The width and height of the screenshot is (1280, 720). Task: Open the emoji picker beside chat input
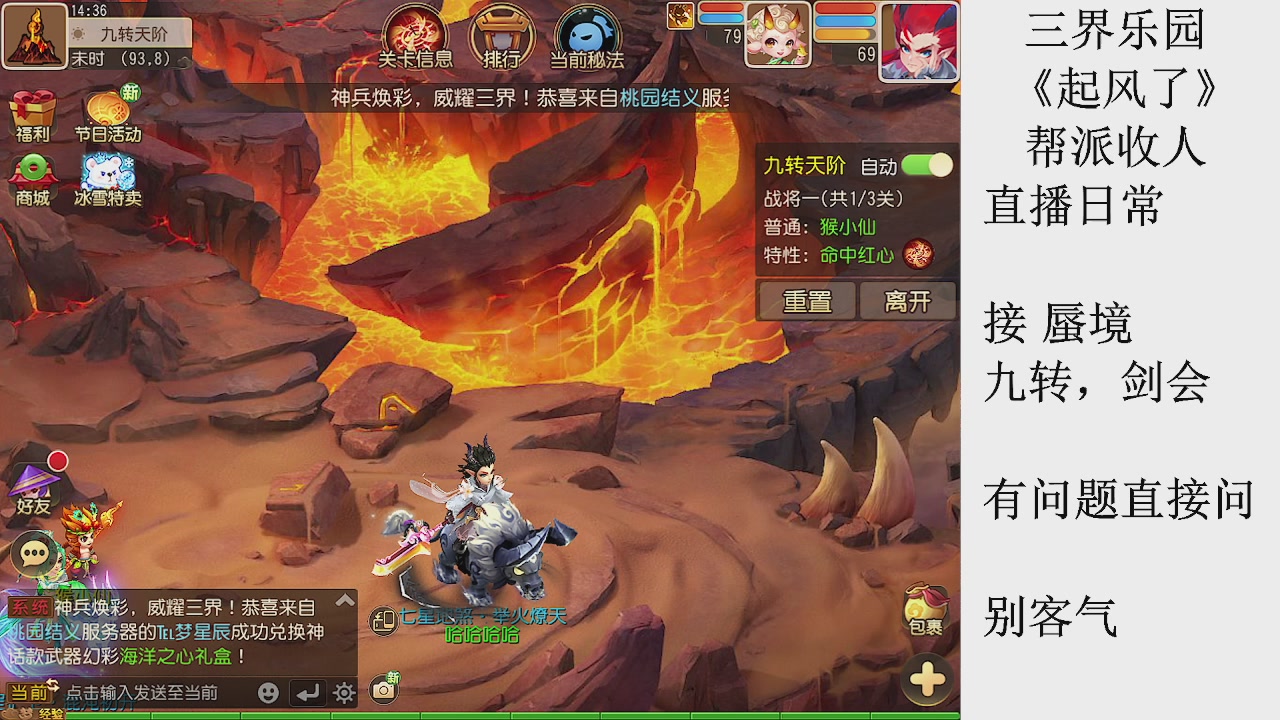[x=268, y=694]
